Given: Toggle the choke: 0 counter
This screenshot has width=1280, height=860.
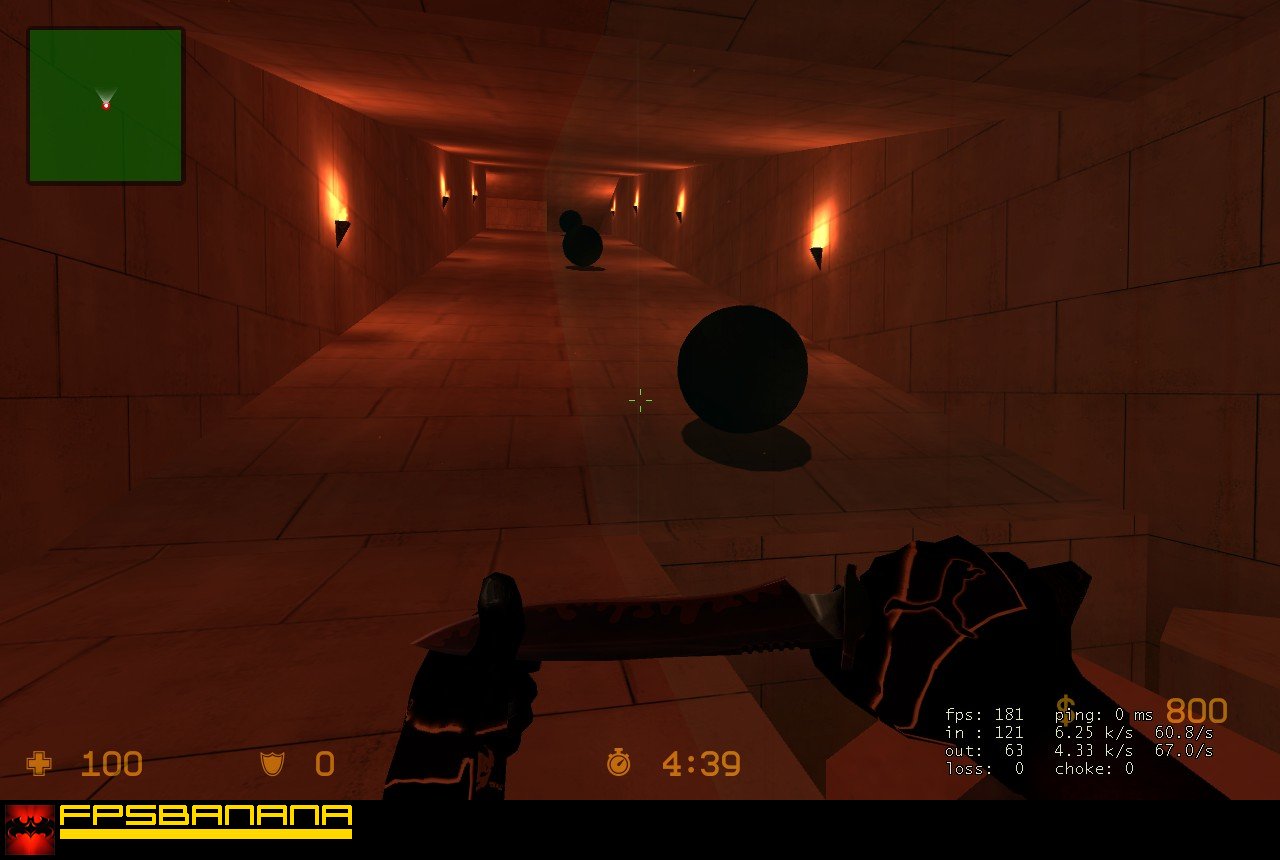Looking at the screenshot, I should point(1093,769).
